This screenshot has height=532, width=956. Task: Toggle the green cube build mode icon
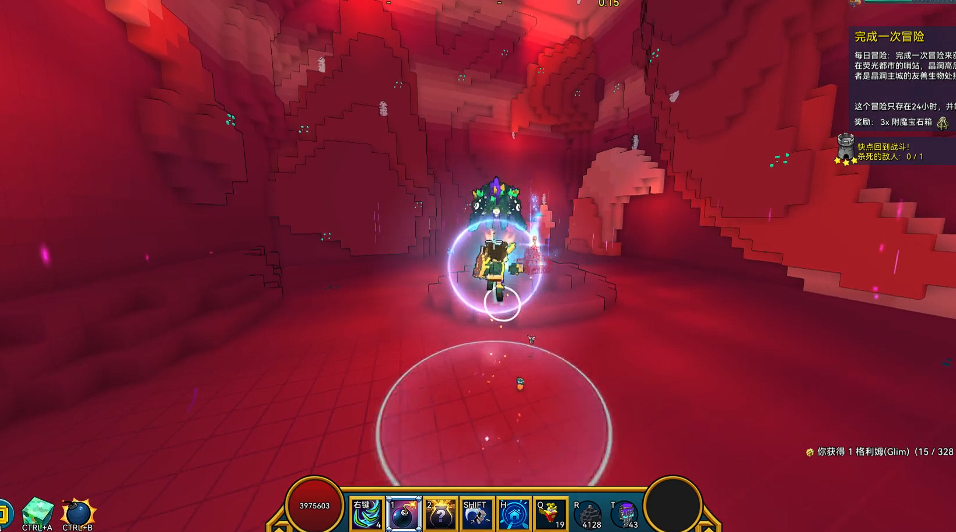(38, 512)
